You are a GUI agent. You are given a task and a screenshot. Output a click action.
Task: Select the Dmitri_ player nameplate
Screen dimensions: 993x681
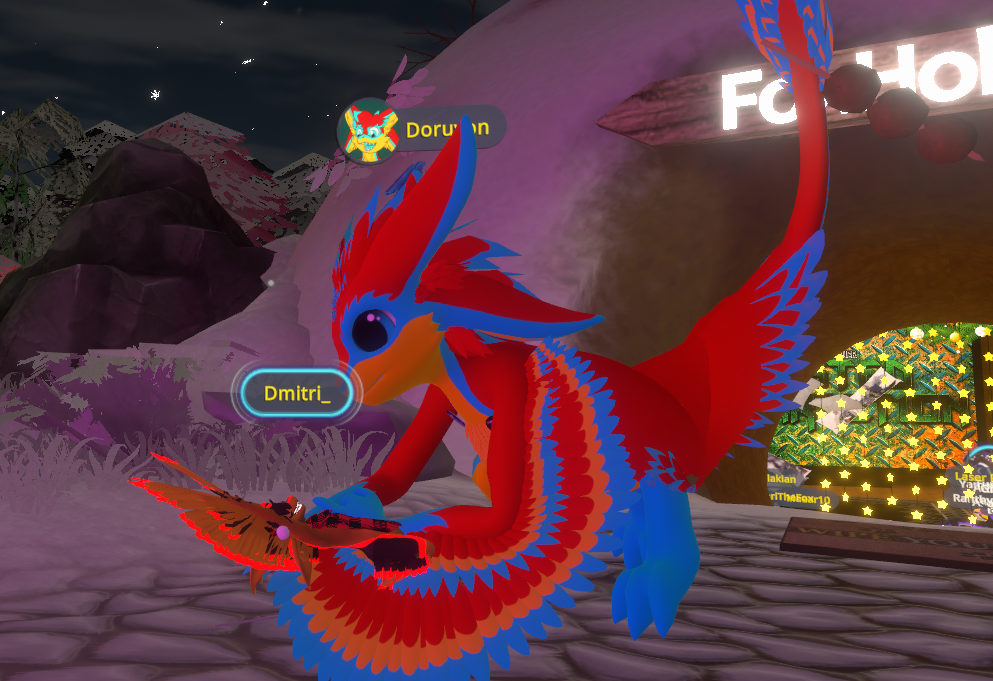click(296, 393)
